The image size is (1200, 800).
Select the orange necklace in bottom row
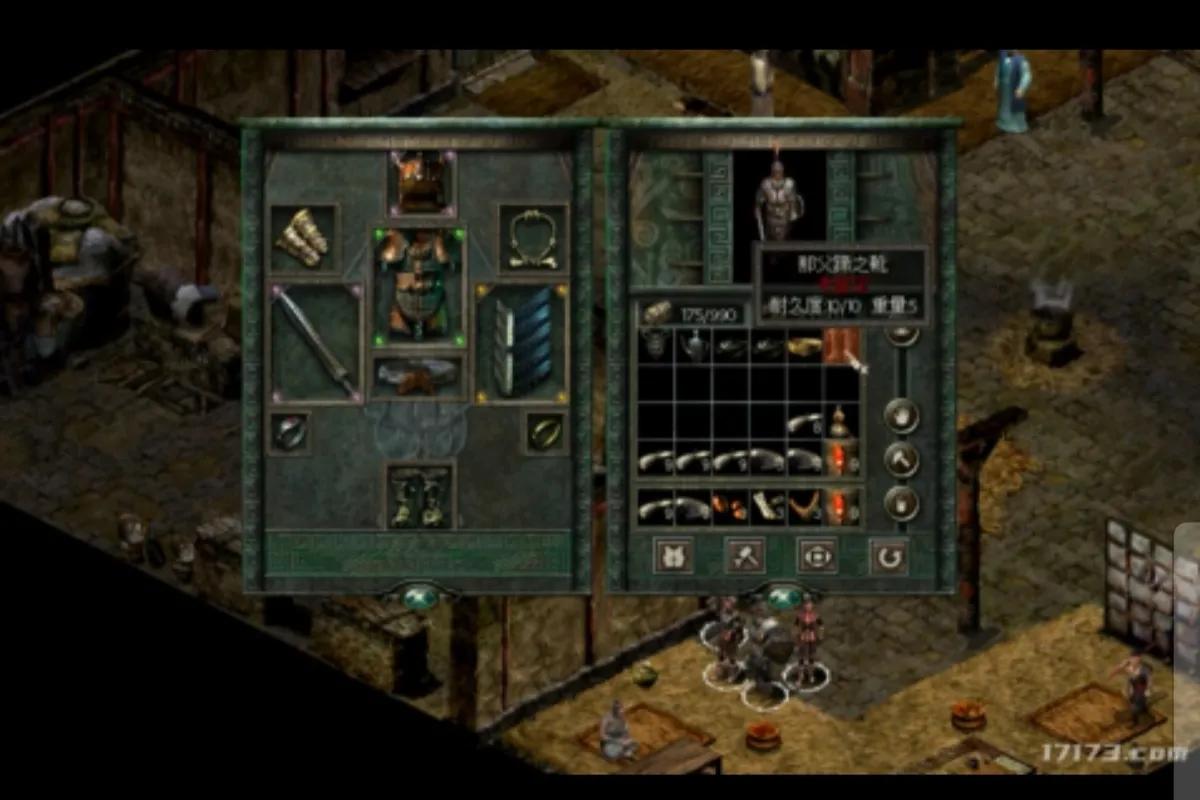[803, 505]
